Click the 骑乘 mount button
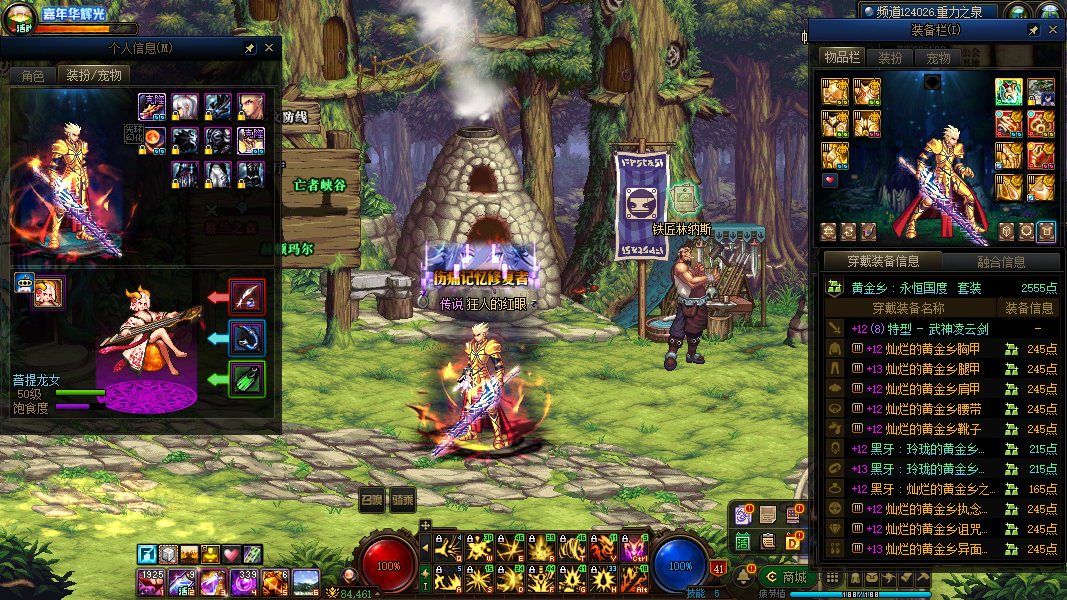The image size is (1067, 600). [402, 499]
